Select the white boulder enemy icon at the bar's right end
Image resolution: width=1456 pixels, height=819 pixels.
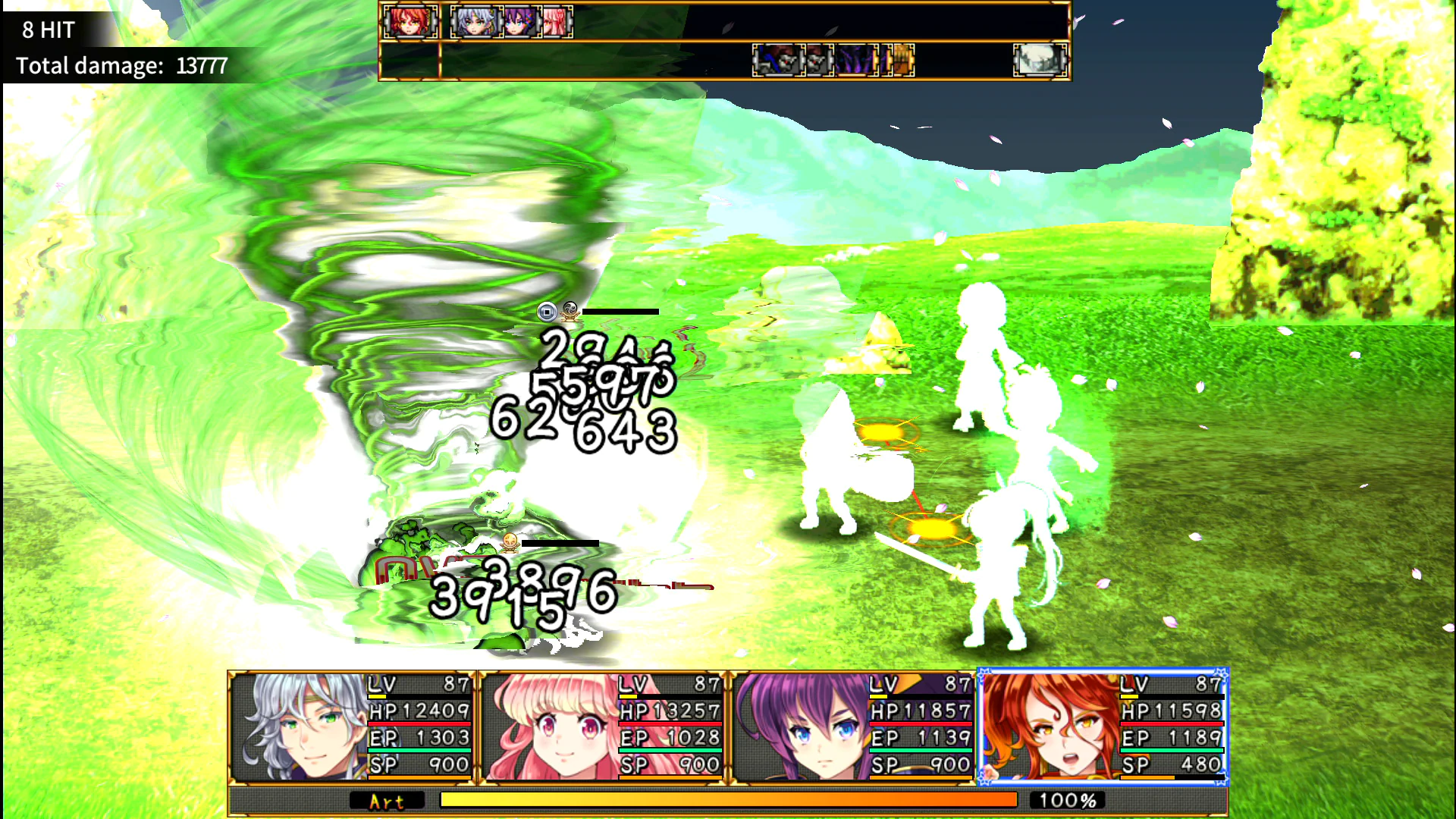click(x=1039, y=58)
